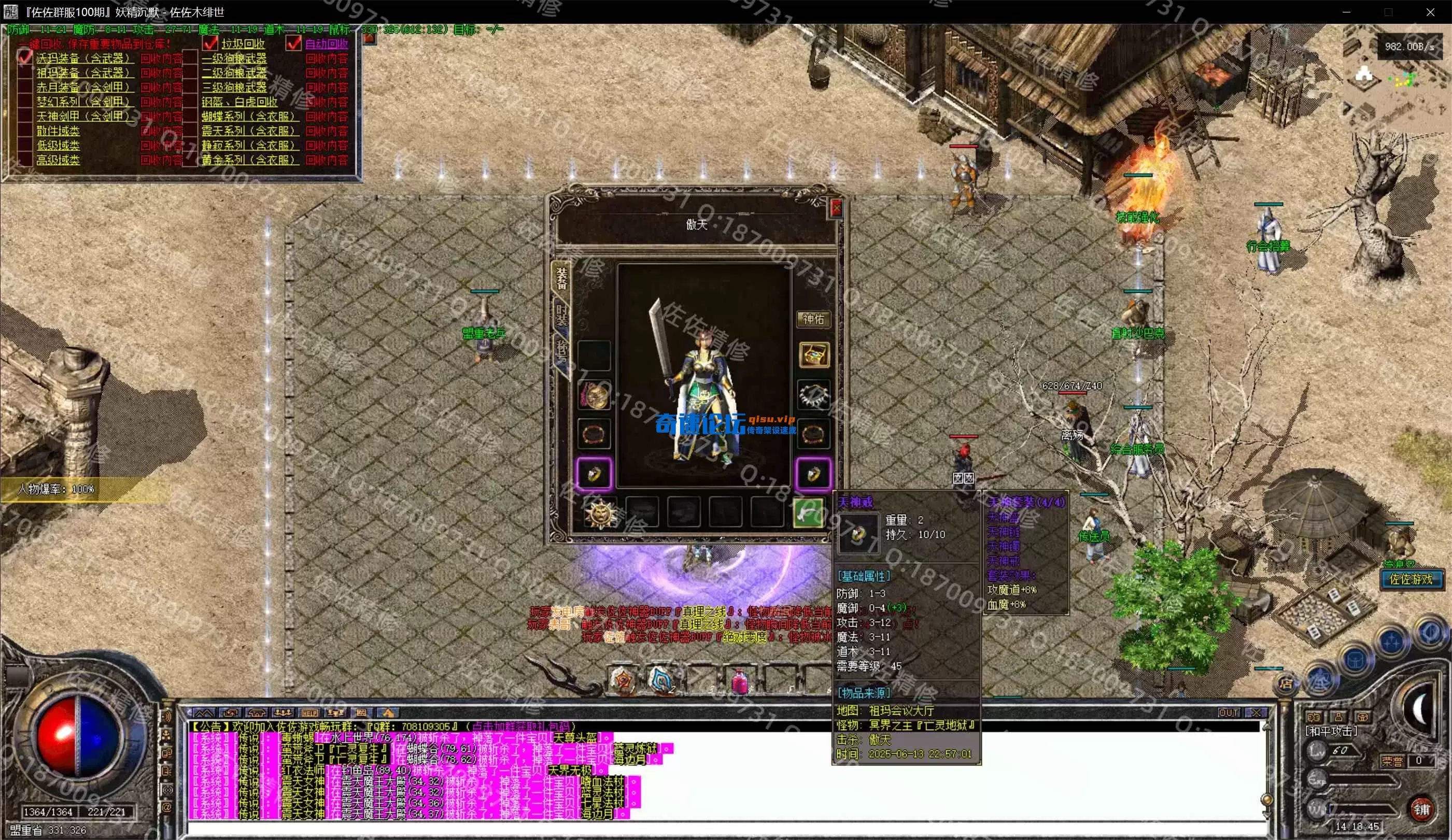Click the green horse mount slot
The width and height of the screenshot is (1452, 840).
(808, 511)
